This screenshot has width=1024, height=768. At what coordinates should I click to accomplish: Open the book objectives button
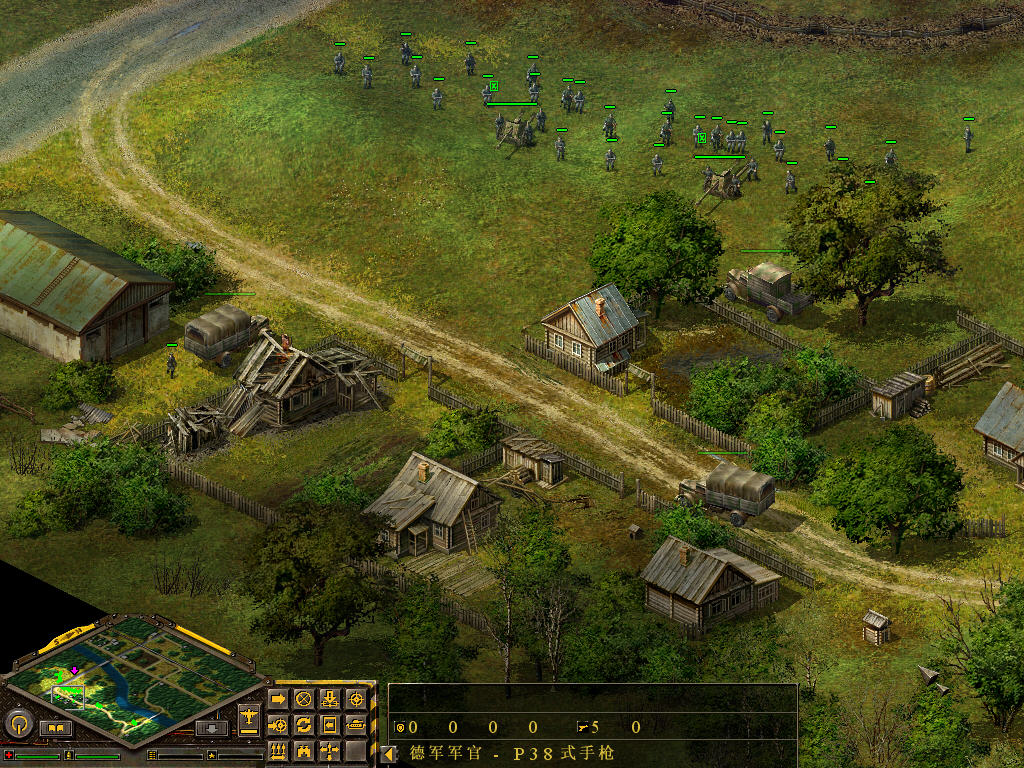tap(55, 728)
